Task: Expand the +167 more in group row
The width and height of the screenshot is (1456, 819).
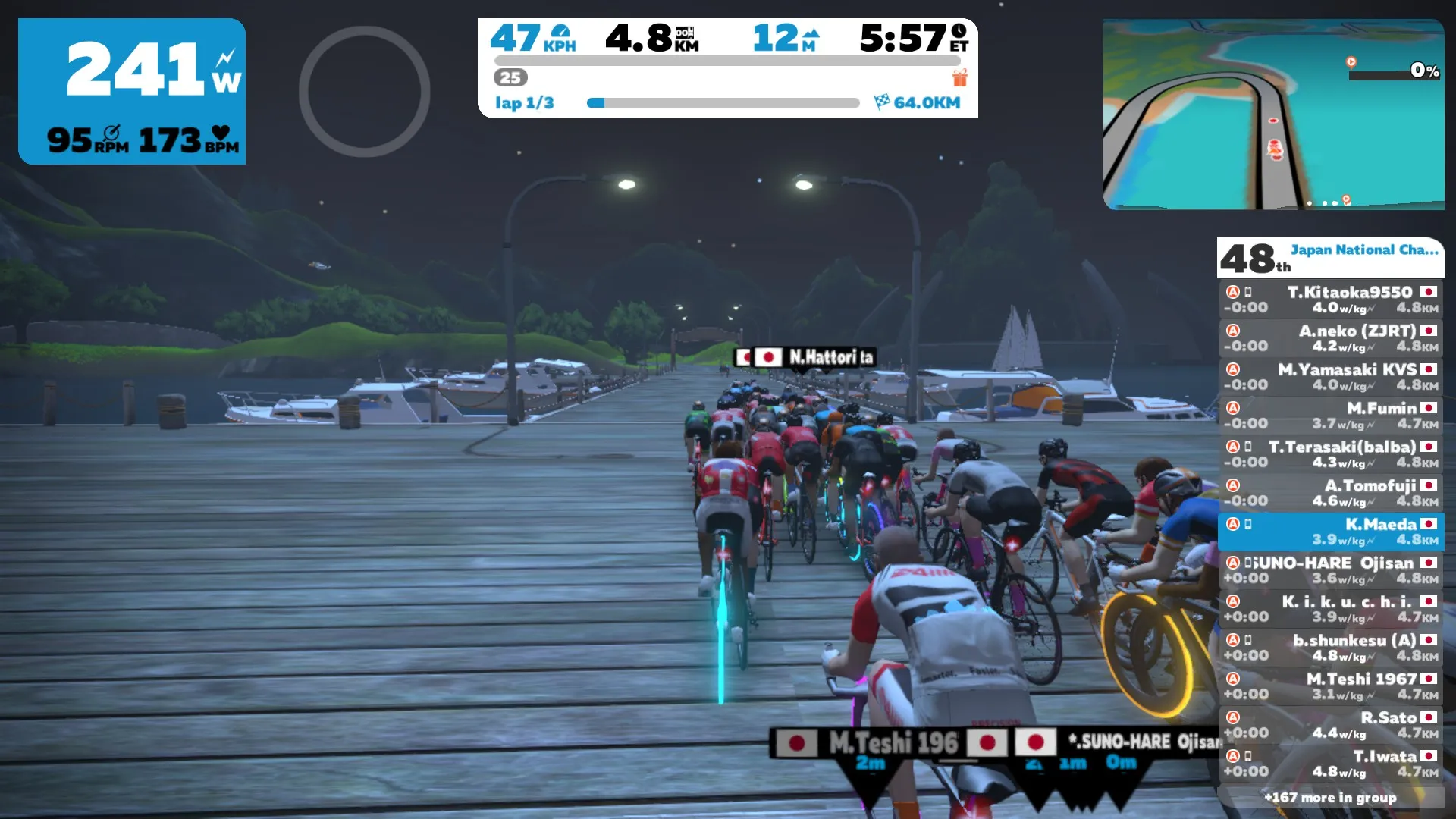Action: tap(1330, 798)
